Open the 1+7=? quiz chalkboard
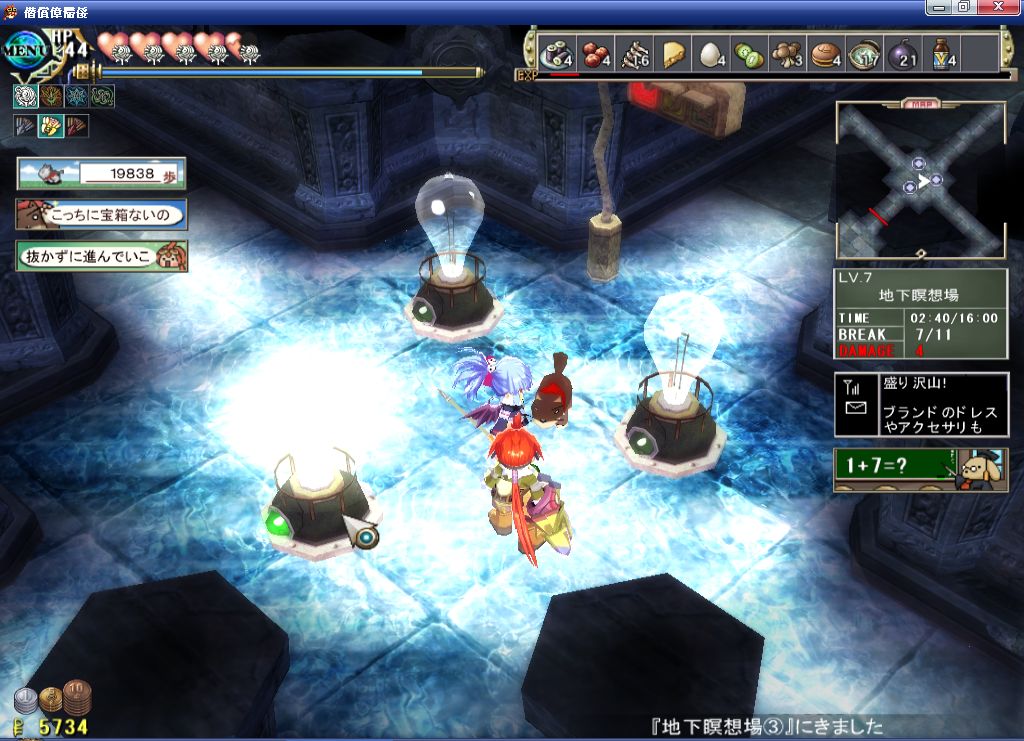This screenshot has width=1024, height=741. 920,469
